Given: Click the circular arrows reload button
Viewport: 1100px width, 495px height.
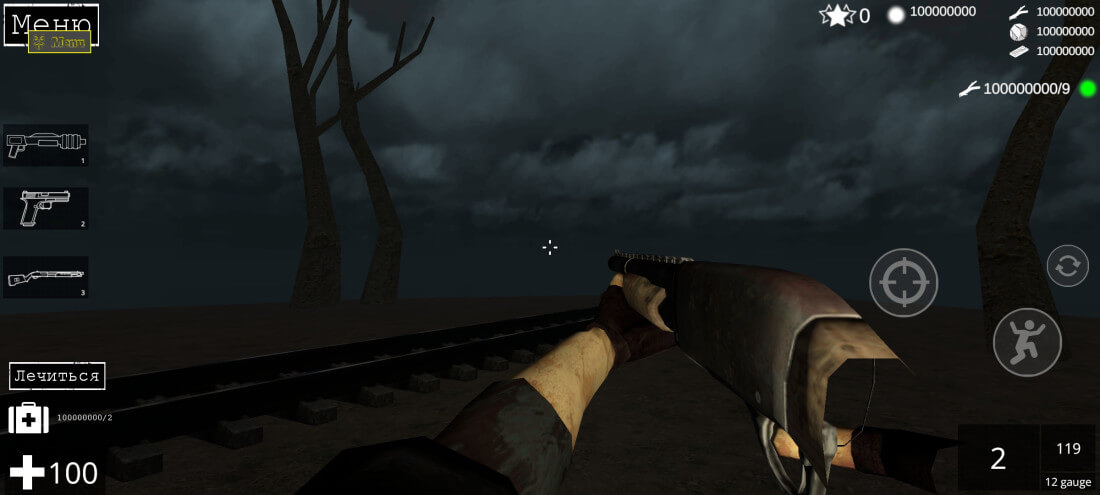Looking at the screenshot, I should (1067, 266).
